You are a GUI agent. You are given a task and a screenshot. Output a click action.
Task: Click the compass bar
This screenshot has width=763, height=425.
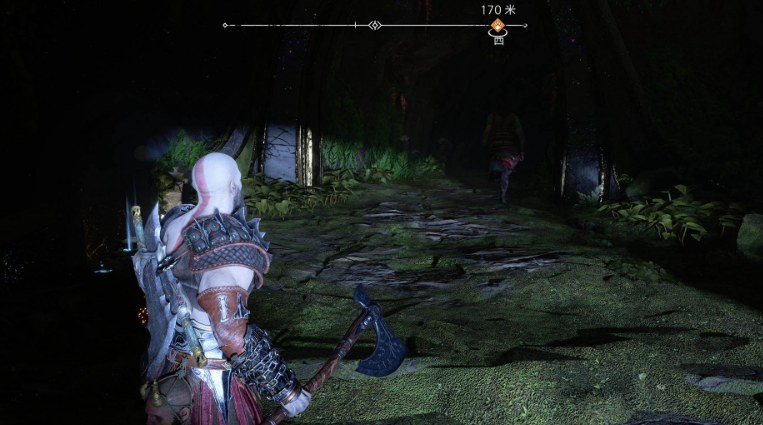[x=300, y=25]
